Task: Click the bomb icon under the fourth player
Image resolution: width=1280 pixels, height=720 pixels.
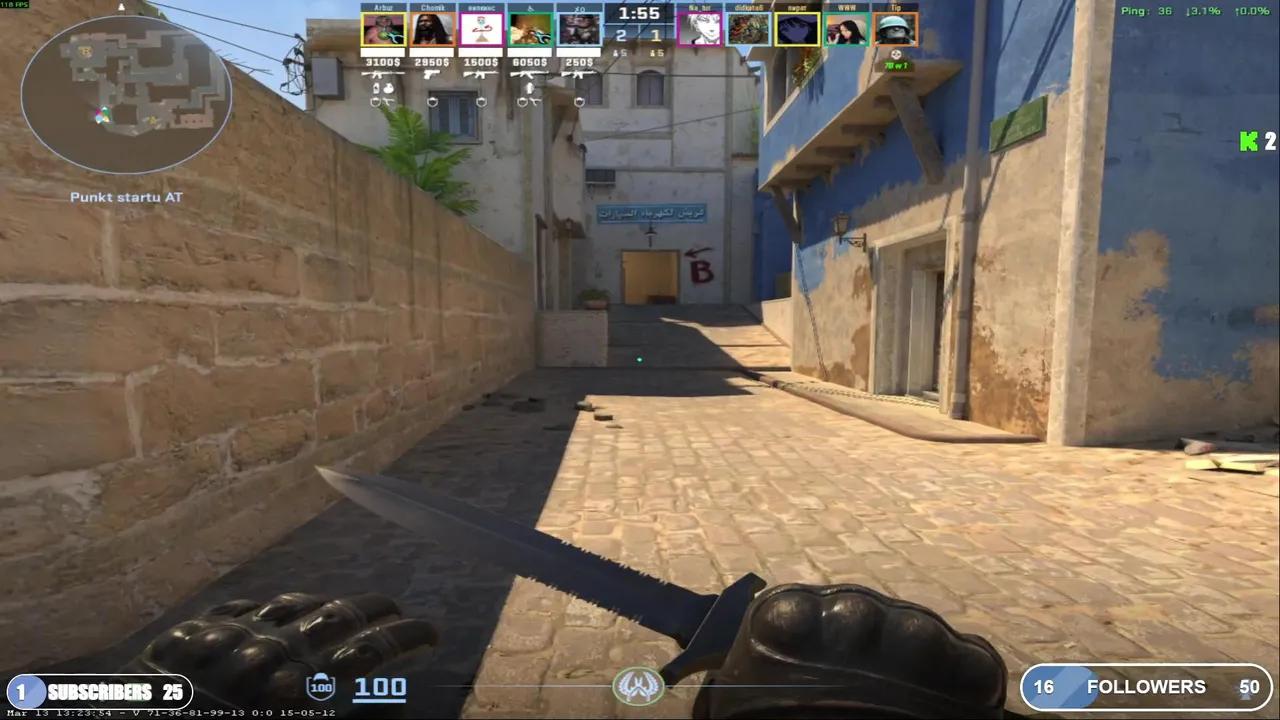Action: tap(531, 88)
